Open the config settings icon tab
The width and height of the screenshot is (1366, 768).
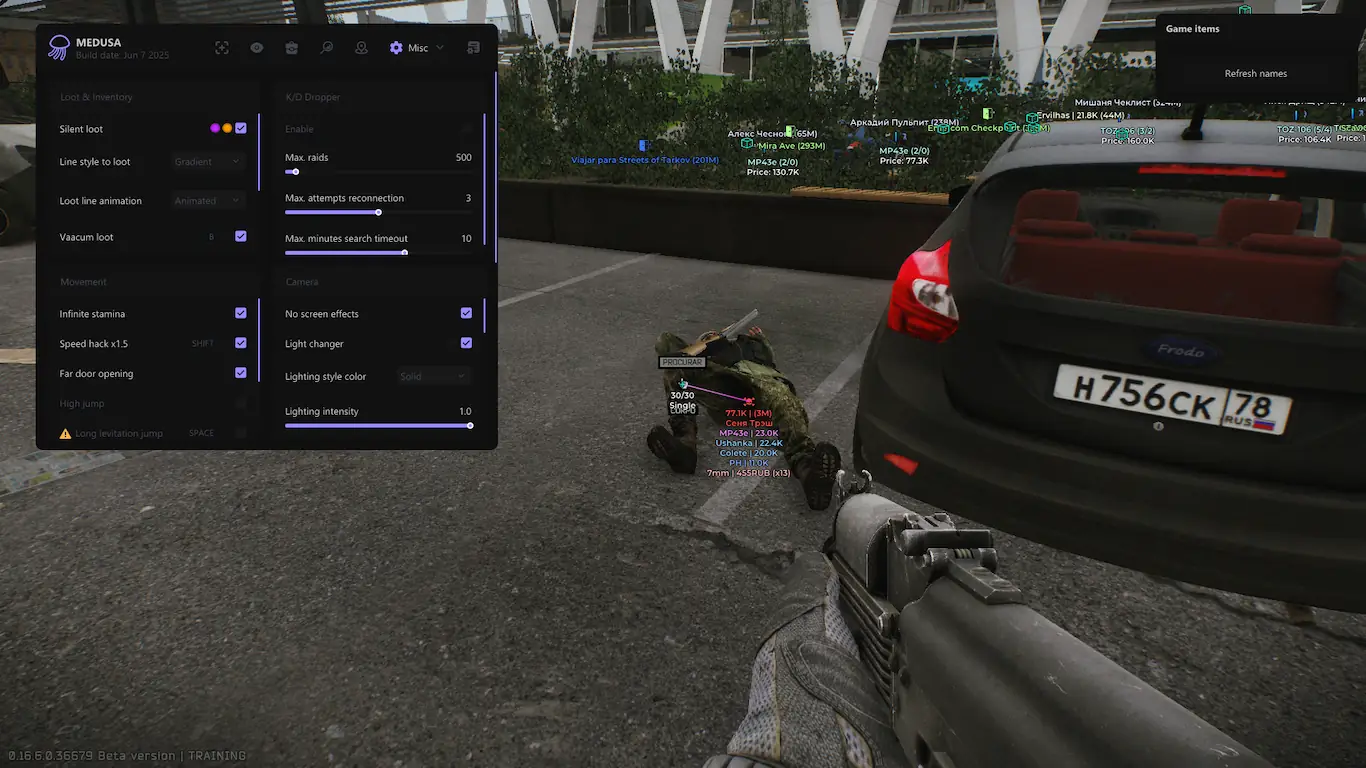click(x=473, y=48)
